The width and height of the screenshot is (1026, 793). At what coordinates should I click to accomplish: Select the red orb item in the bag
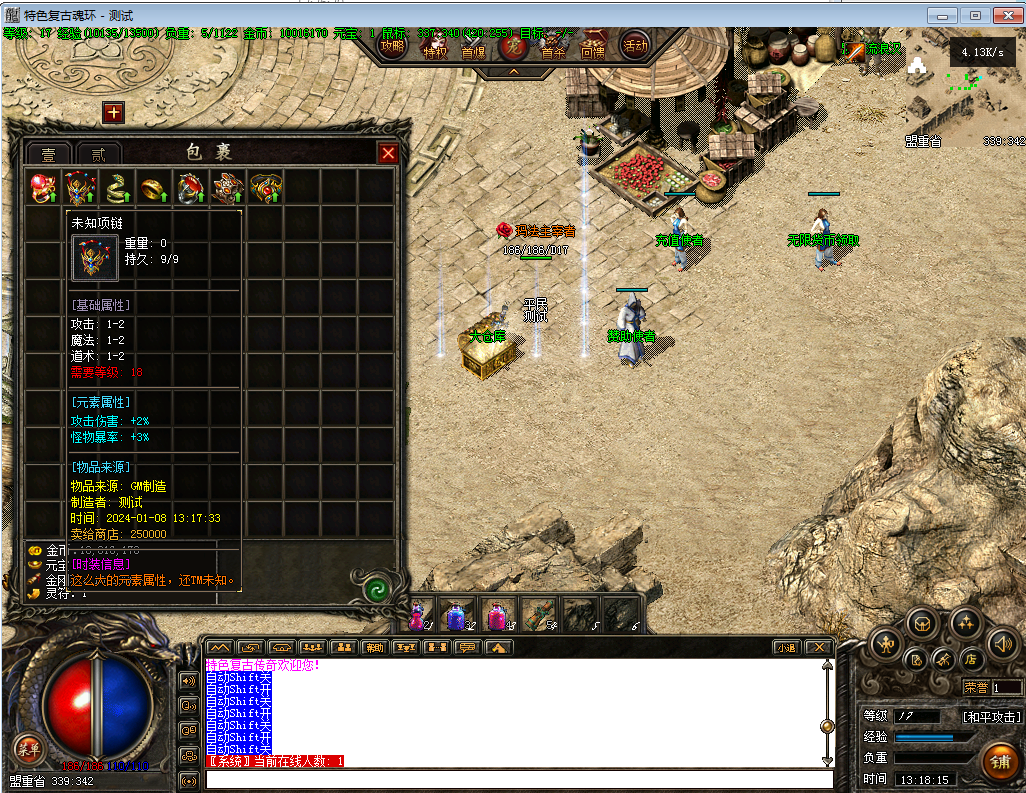(x=43, y=187)
